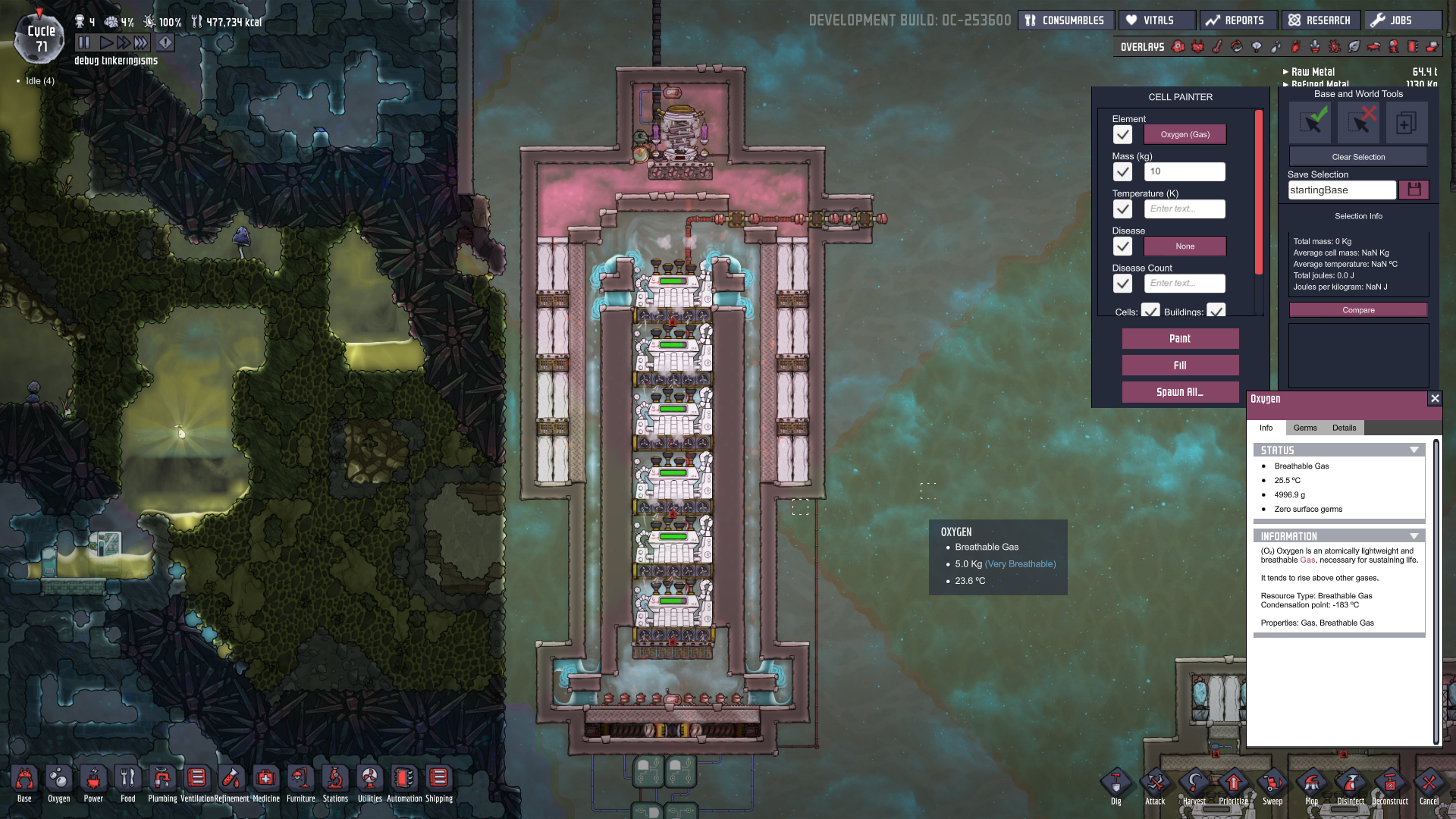
Task: Clear Selection in Base and World Tools
Action: point(1357,157)
